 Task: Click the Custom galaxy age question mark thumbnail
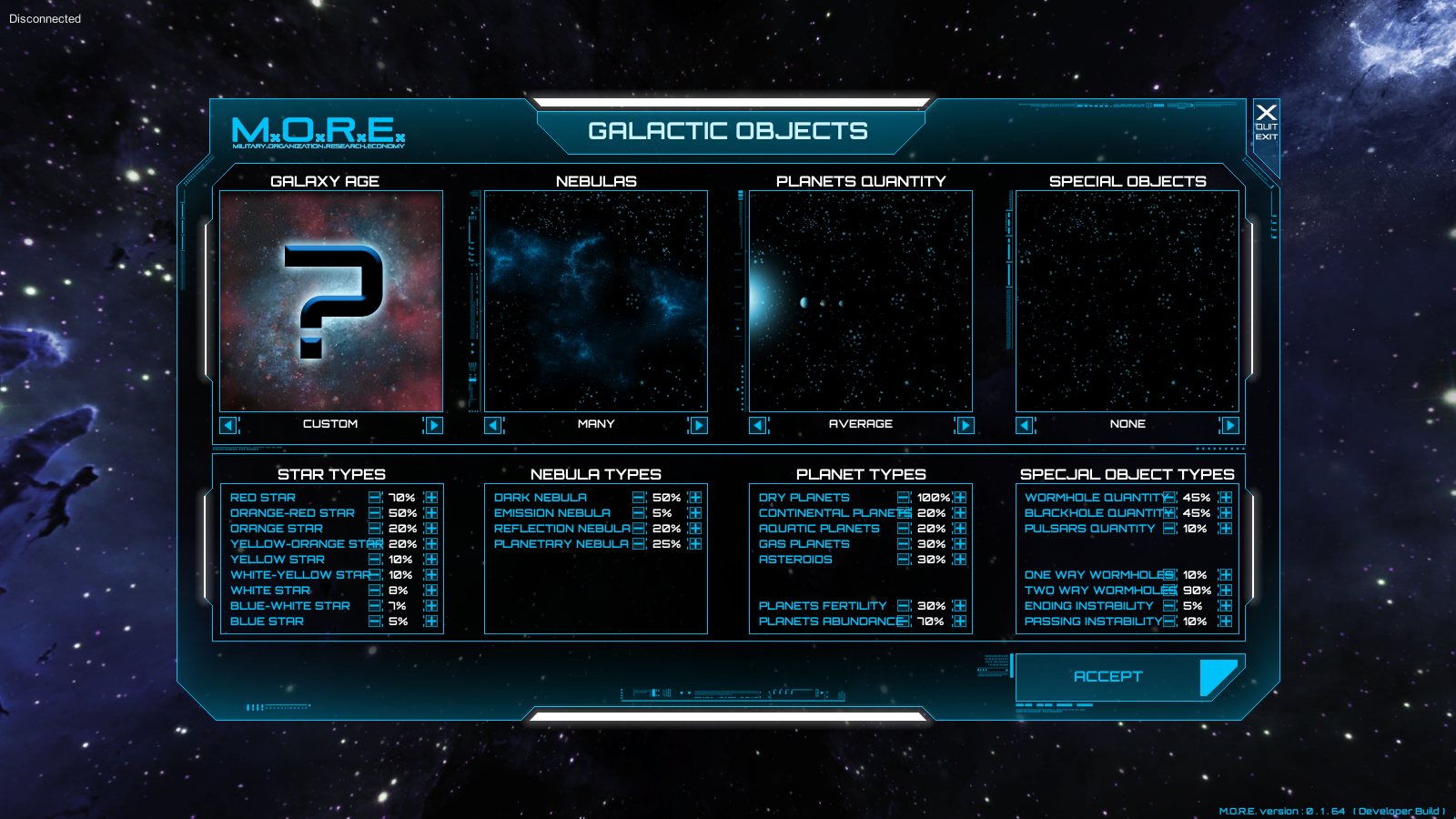click(330, 300)
